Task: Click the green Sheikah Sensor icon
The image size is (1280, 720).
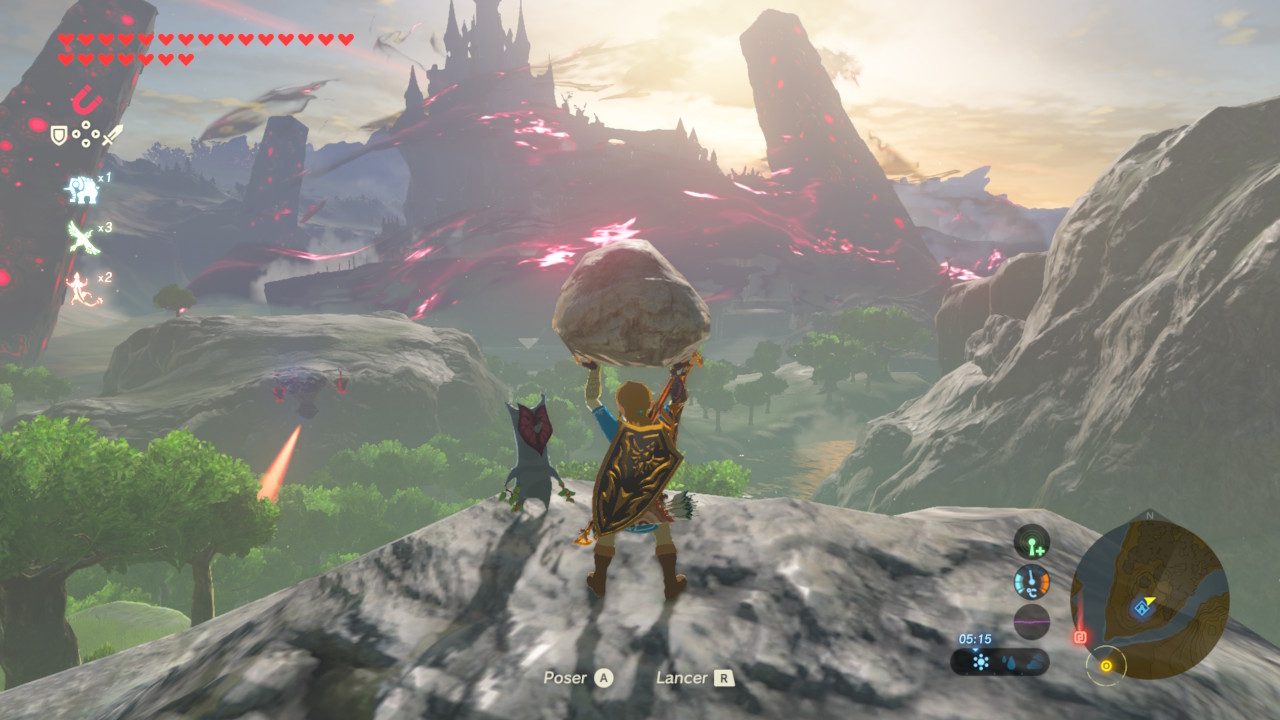Action: (1031, 543)
